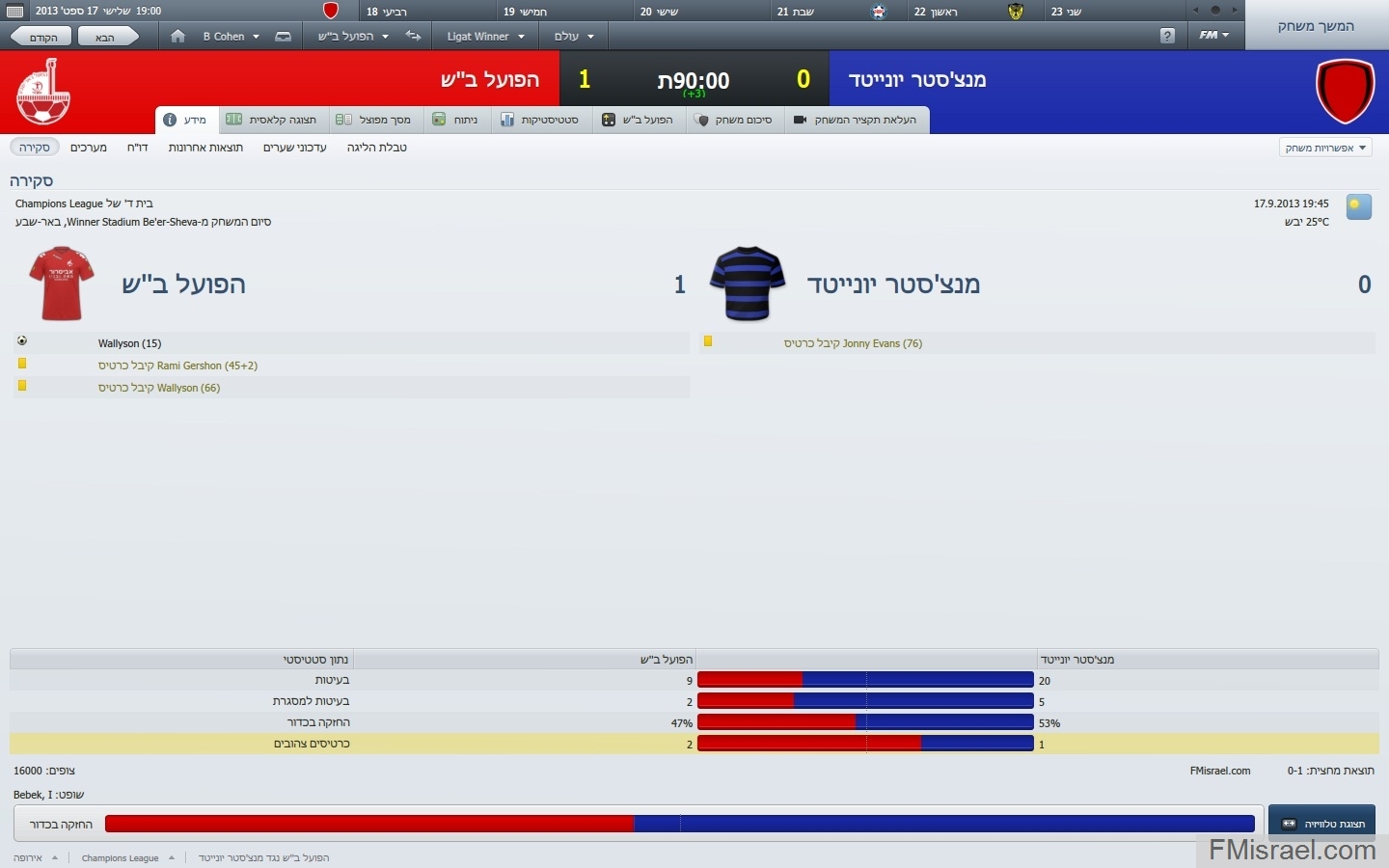Show the מערכים formations sub-tab
Screen dimensions: 1389x868
click(x=89, y=148)
